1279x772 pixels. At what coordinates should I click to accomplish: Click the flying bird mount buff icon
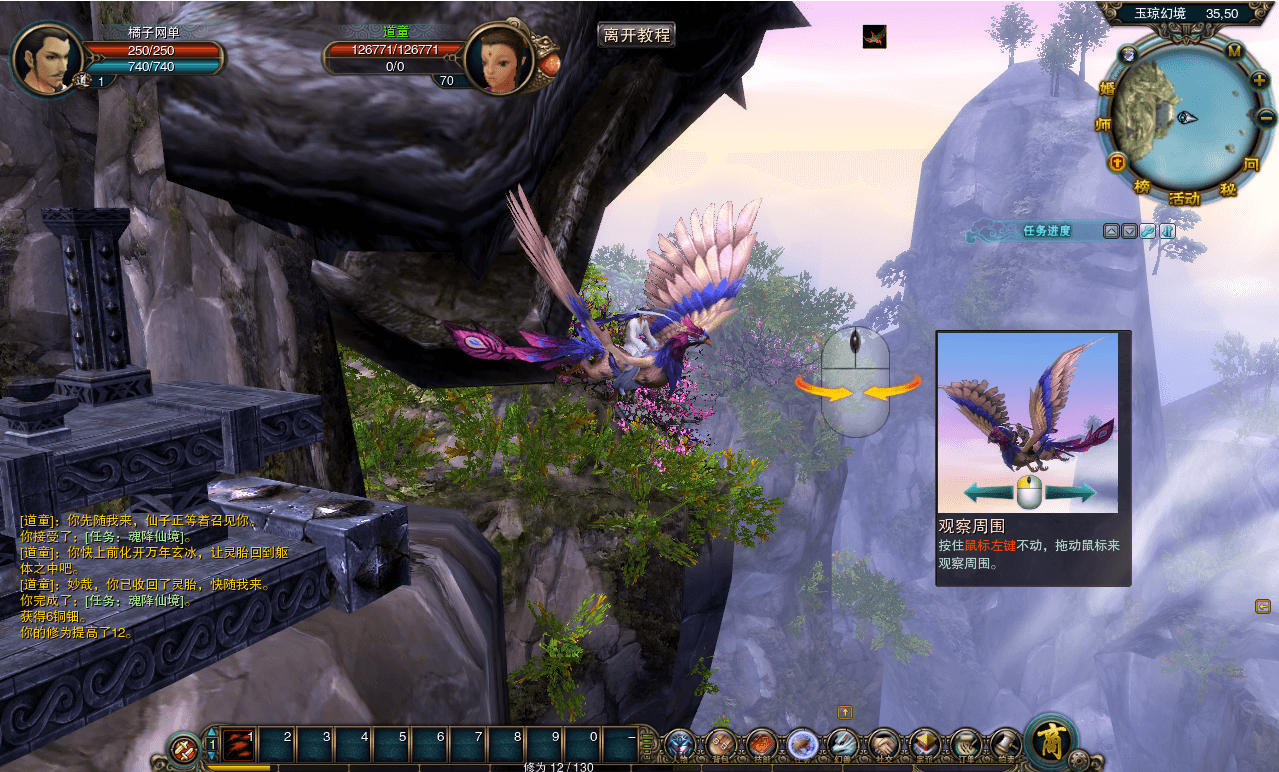click(875, 37)
